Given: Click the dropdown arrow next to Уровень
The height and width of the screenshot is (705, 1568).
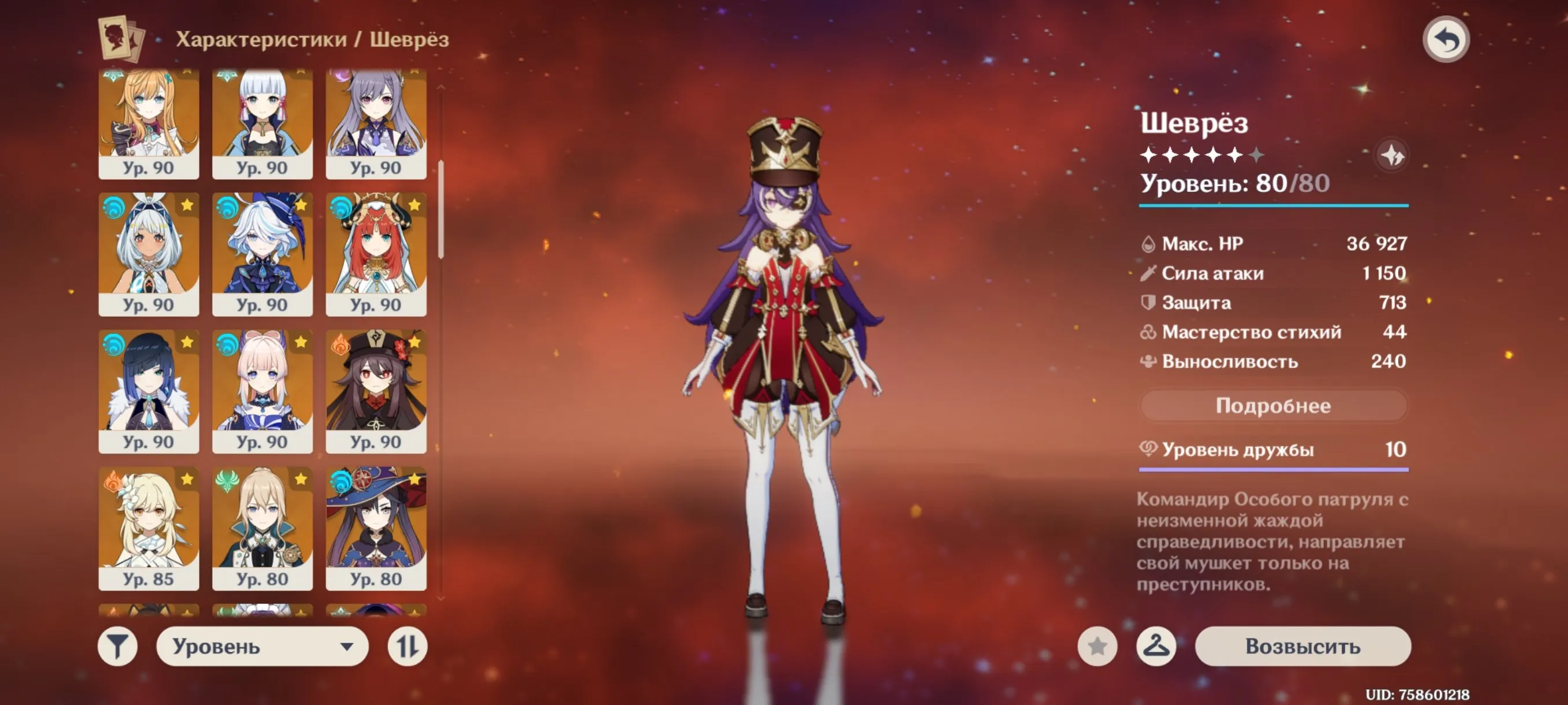Looking at the screenshot, I should point(347,647).
